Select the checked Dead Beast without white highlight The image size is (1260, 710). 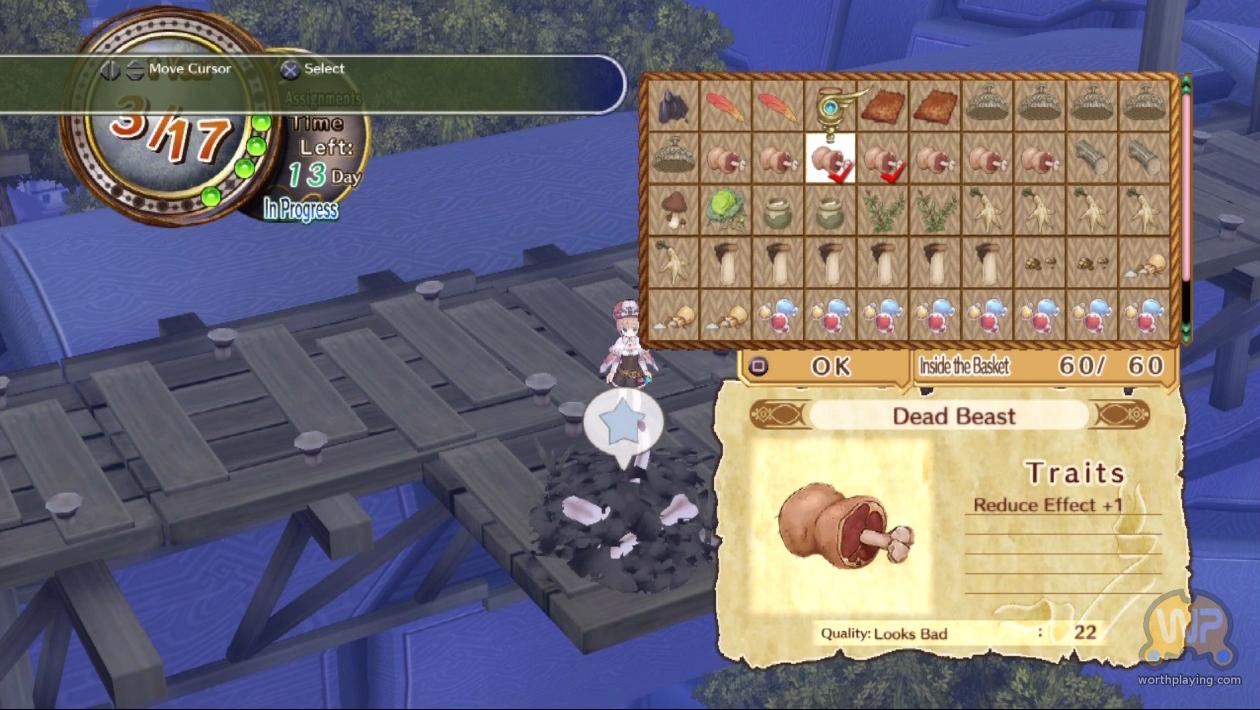(883, 158)
